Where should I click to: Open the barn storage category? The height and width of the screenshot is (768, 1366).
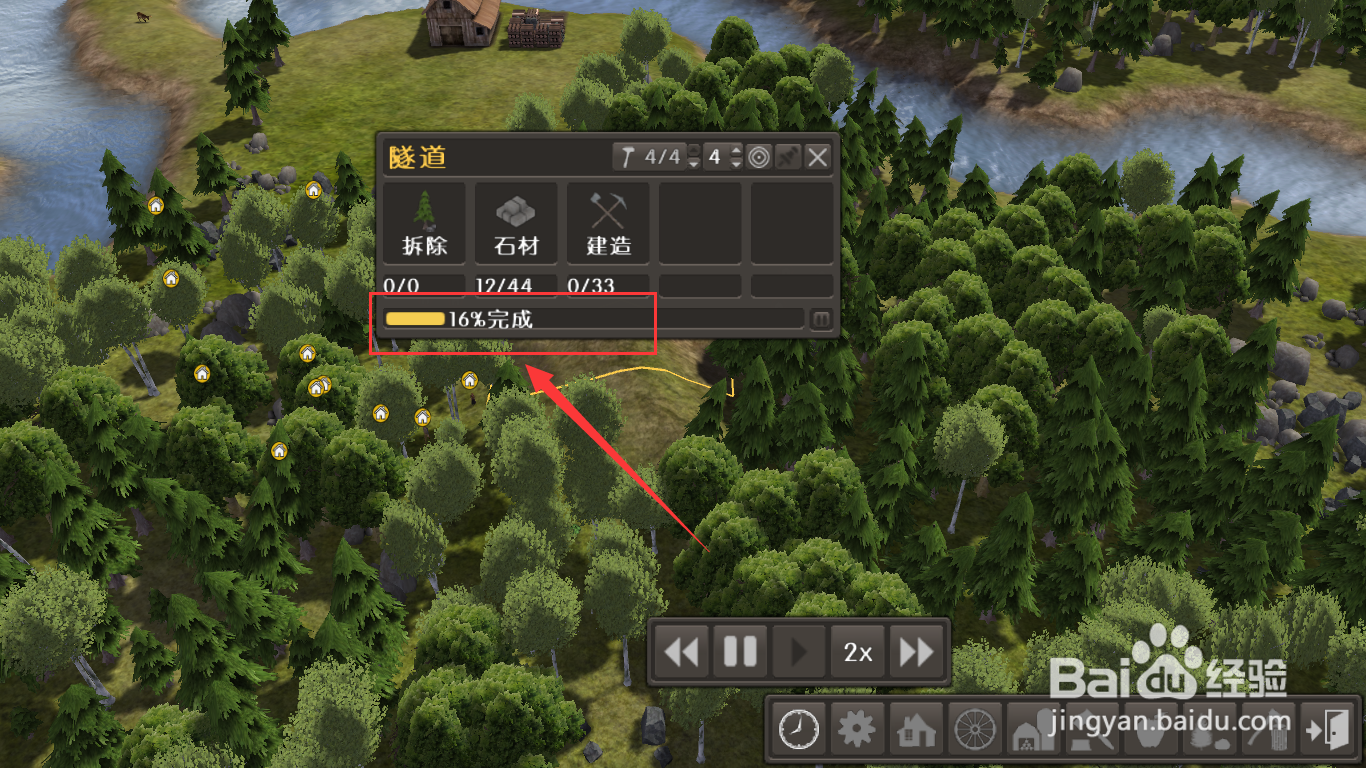tap(1030, 731)
